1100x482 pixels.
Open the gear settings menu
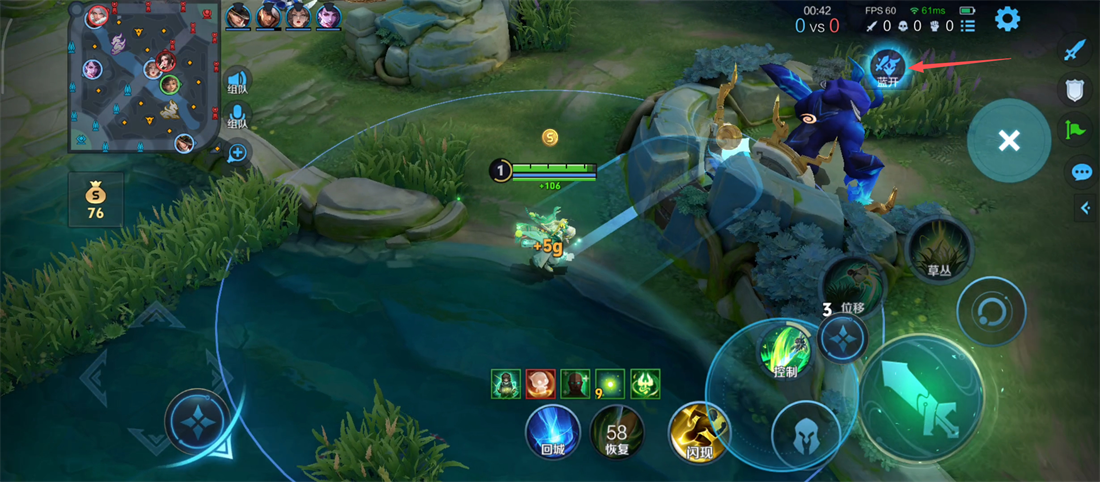click(x=1007, y=18)
